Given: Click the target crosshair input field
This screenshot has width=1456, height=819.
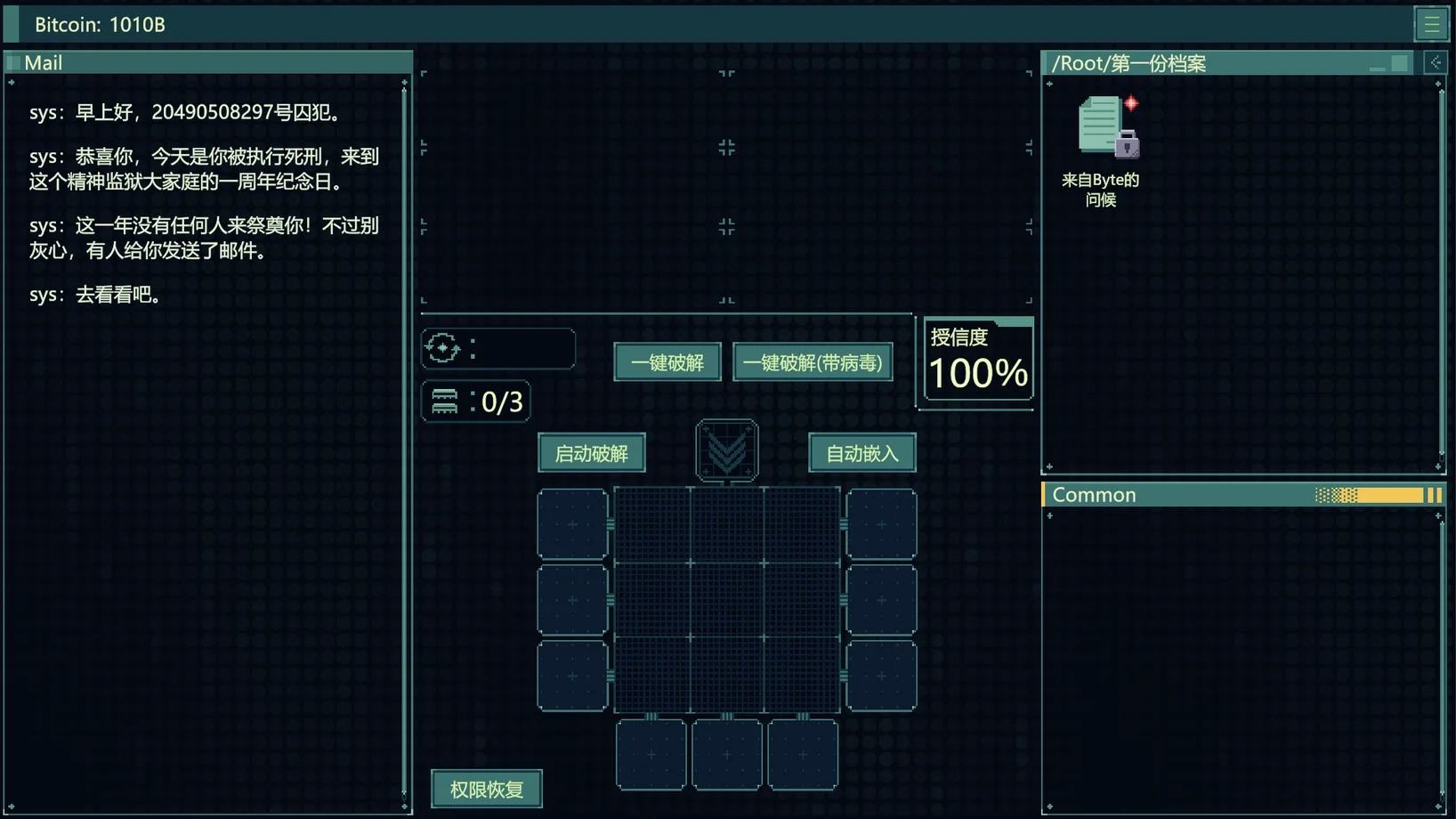Looking at the screenshot, I should [x=520, y=348].
